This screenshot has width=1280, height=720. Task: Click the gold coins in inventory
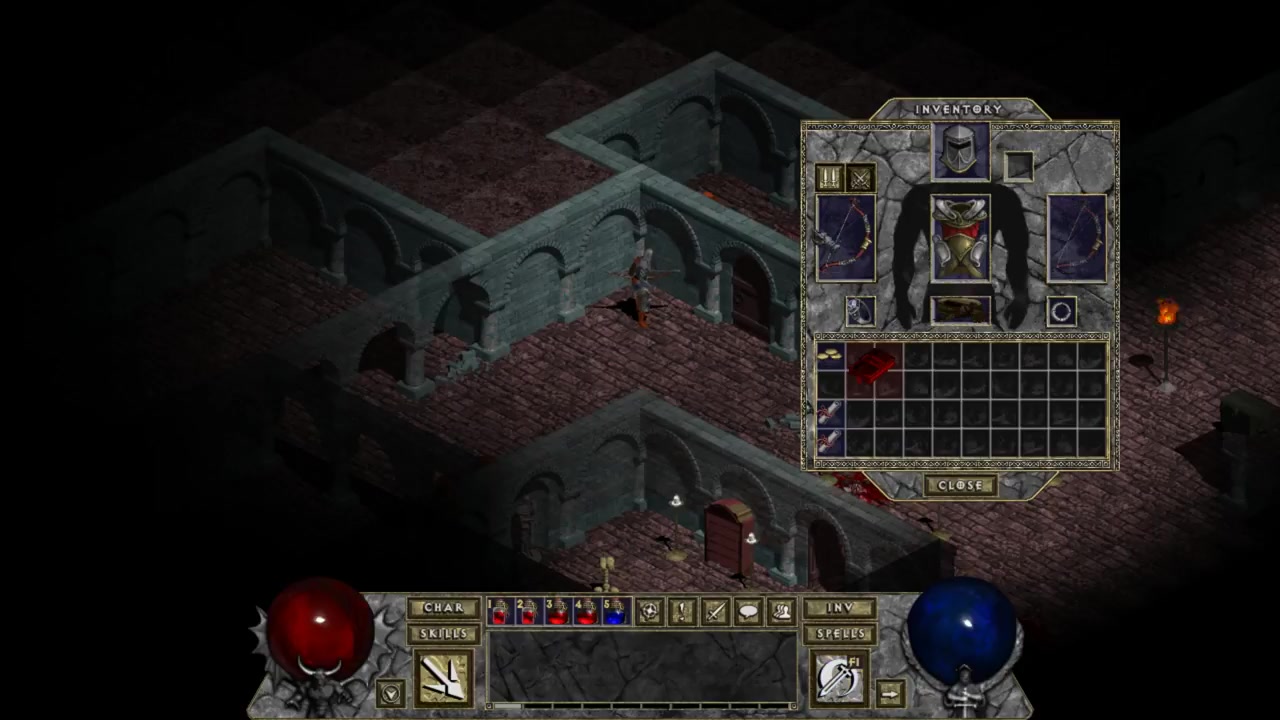click(x=830, y=357)
